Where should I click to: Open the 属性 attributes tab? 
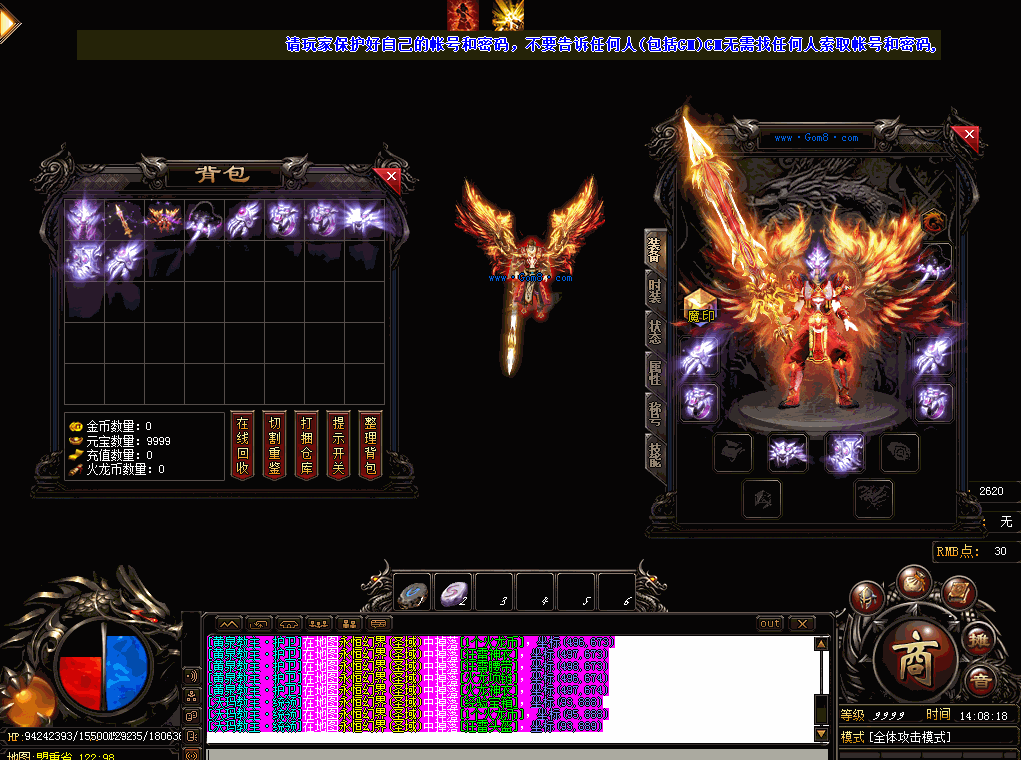tap(654, 372)
